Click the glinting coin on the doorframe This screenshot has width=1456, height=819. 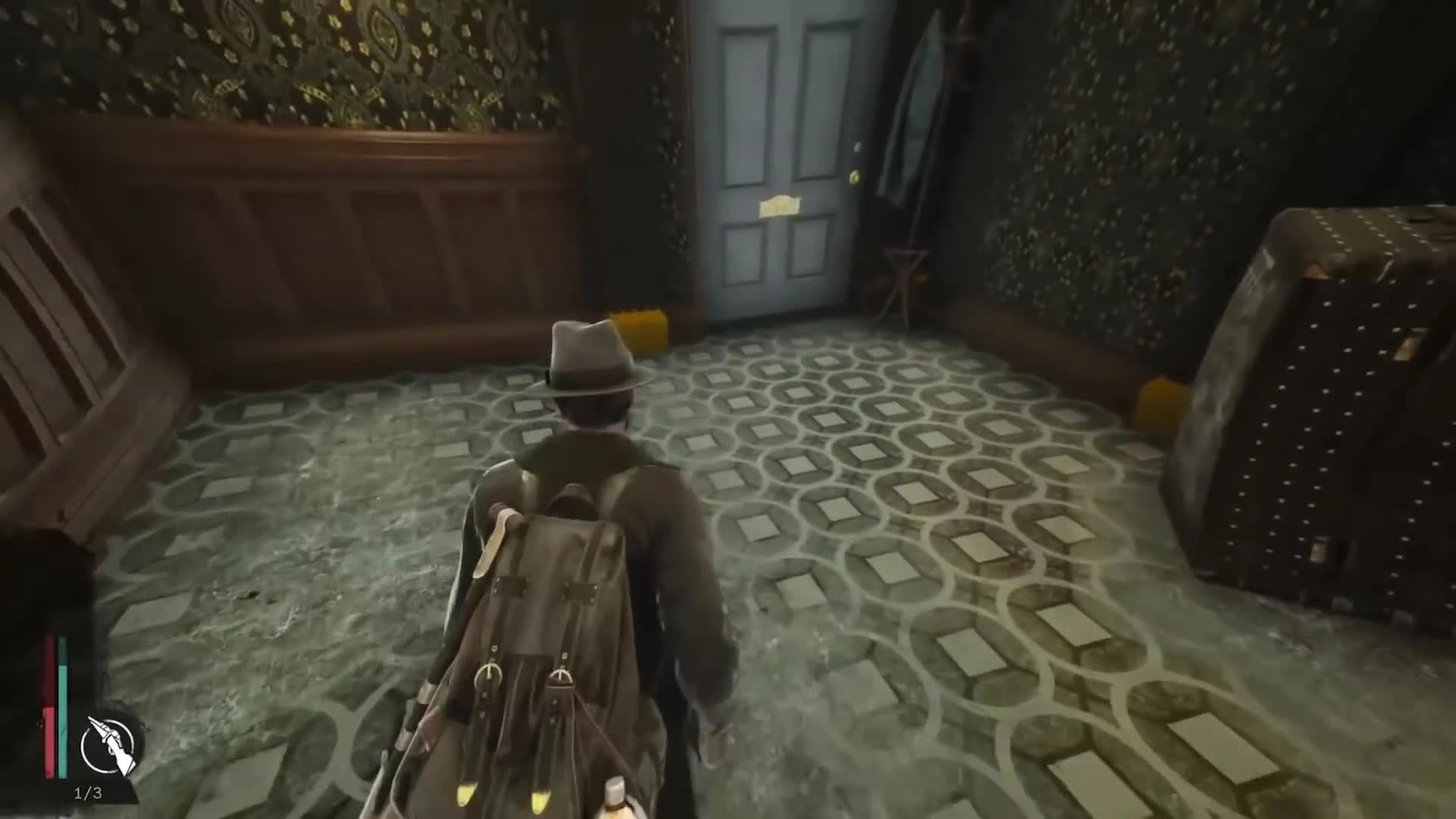858,144
